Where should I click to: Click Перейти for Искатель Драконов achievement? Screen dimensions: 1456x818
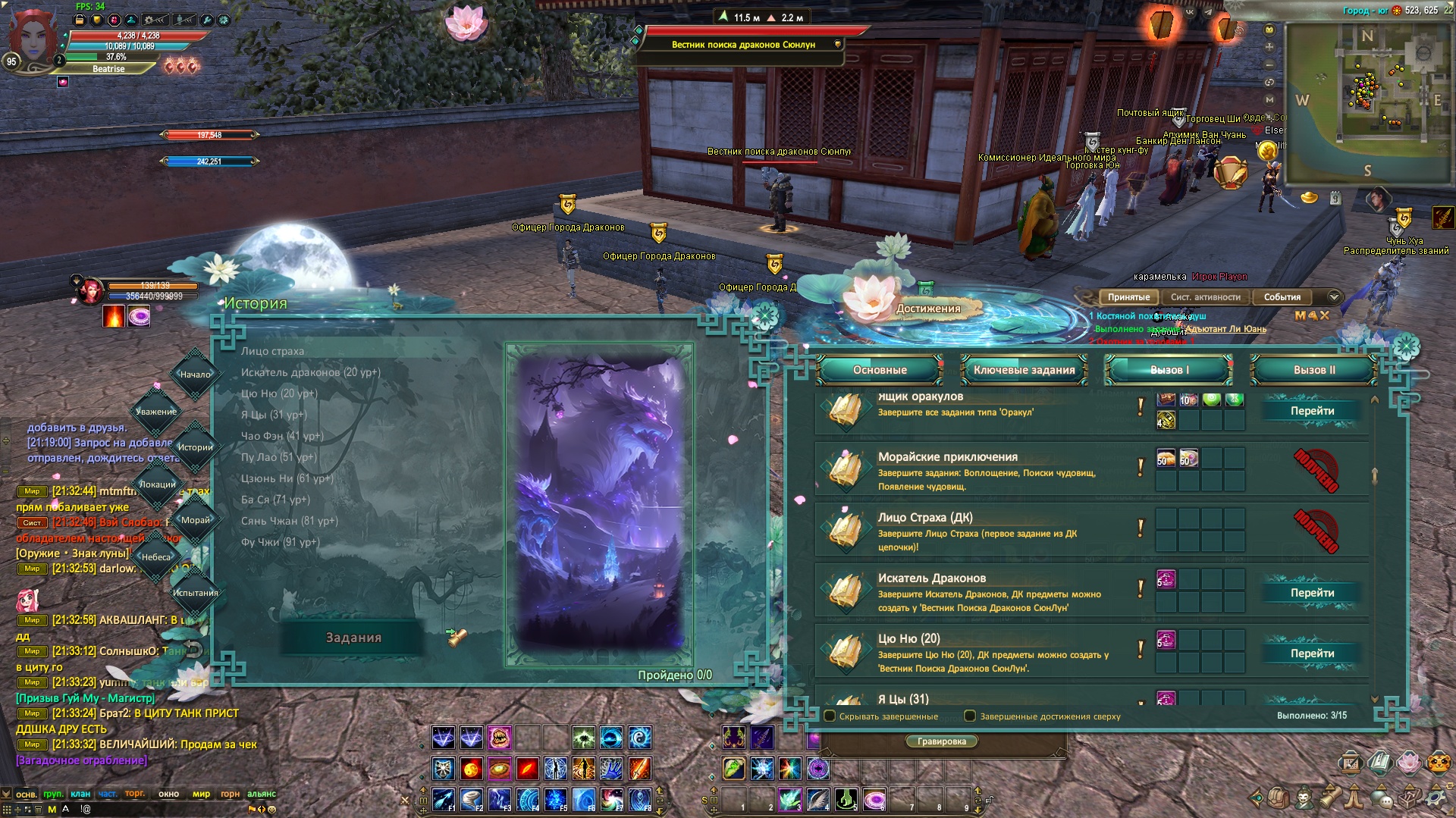pyautogui.click(x=1312, y=593)
